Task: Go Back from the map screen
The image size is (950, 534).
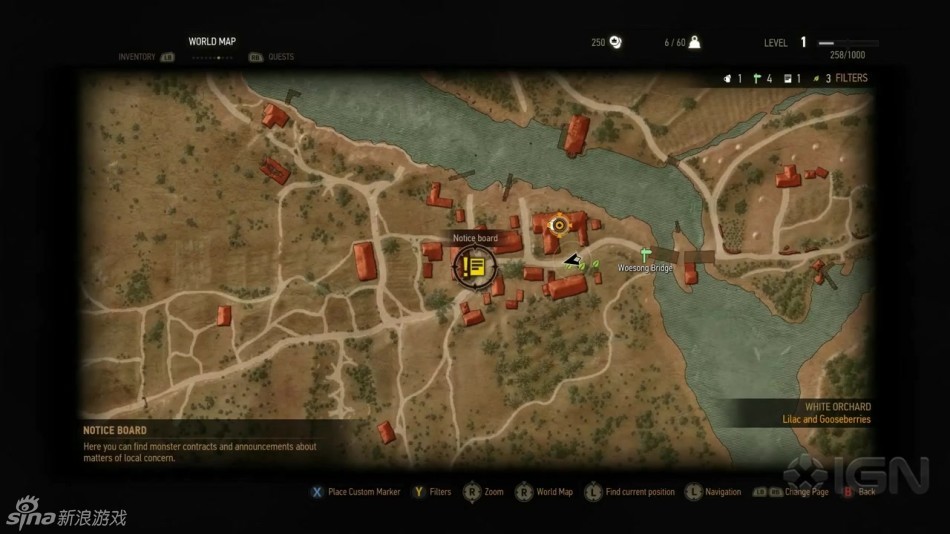Action: click(x=866, y=492)
